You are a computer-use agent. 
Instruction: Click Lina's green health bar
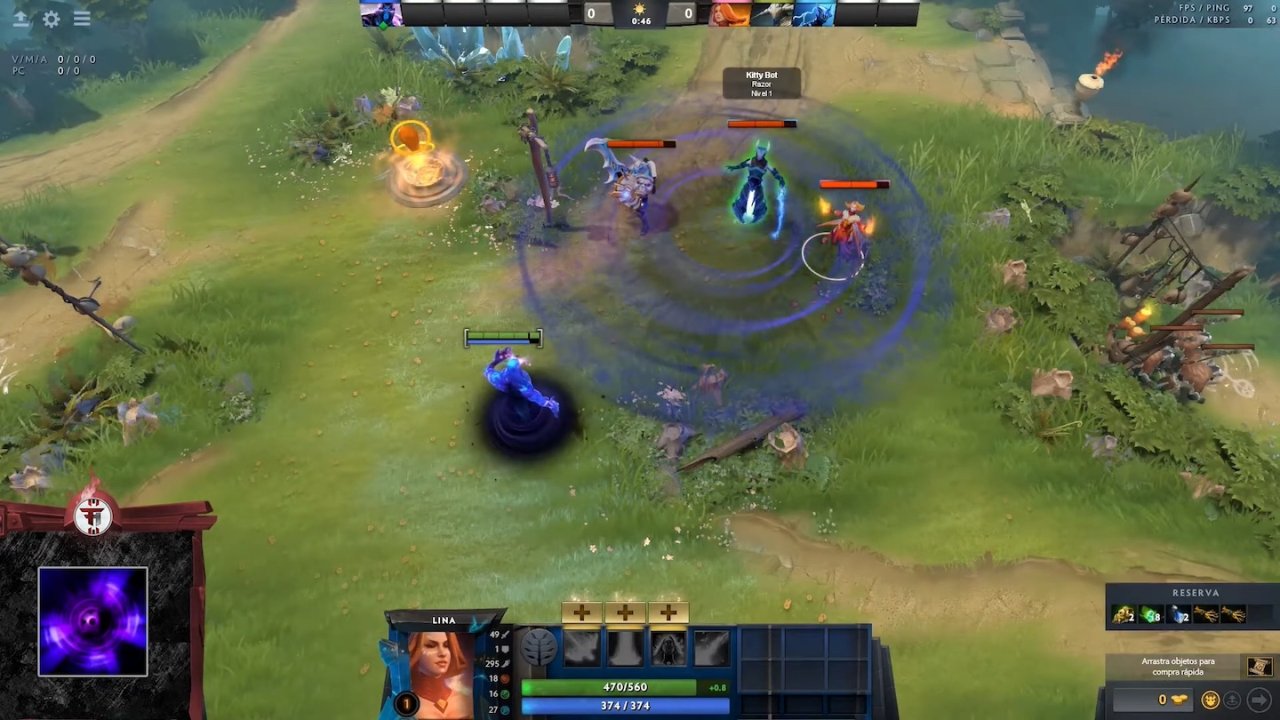coord(625,687)
